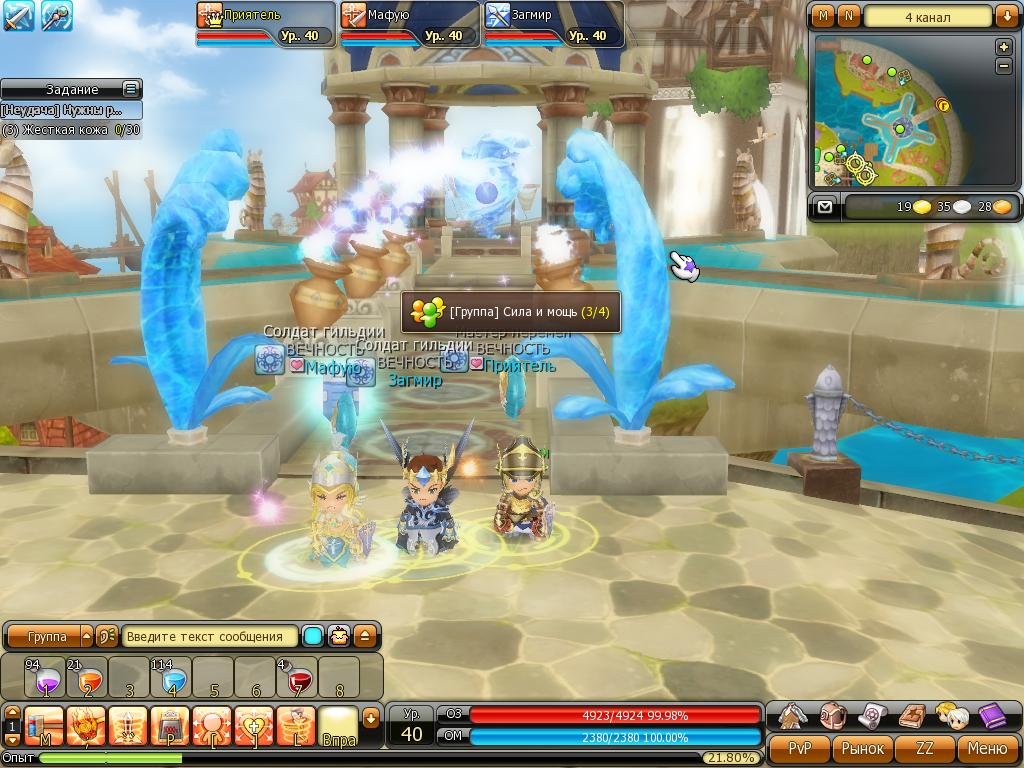Toggle the Задание quest panel list button

coord(130,89)
